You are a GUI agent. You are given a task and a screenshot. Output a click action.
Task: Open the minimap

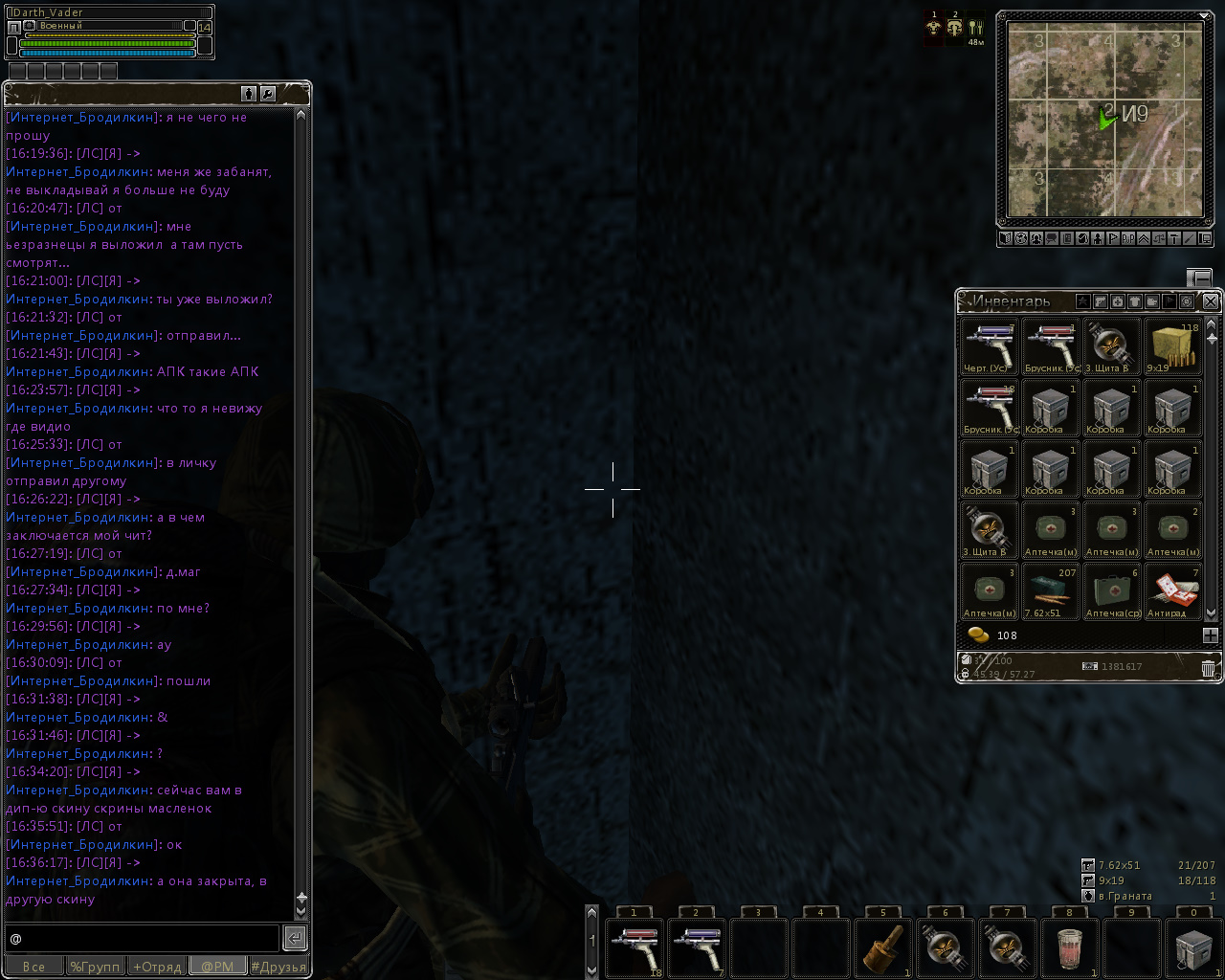(1101, 120)
